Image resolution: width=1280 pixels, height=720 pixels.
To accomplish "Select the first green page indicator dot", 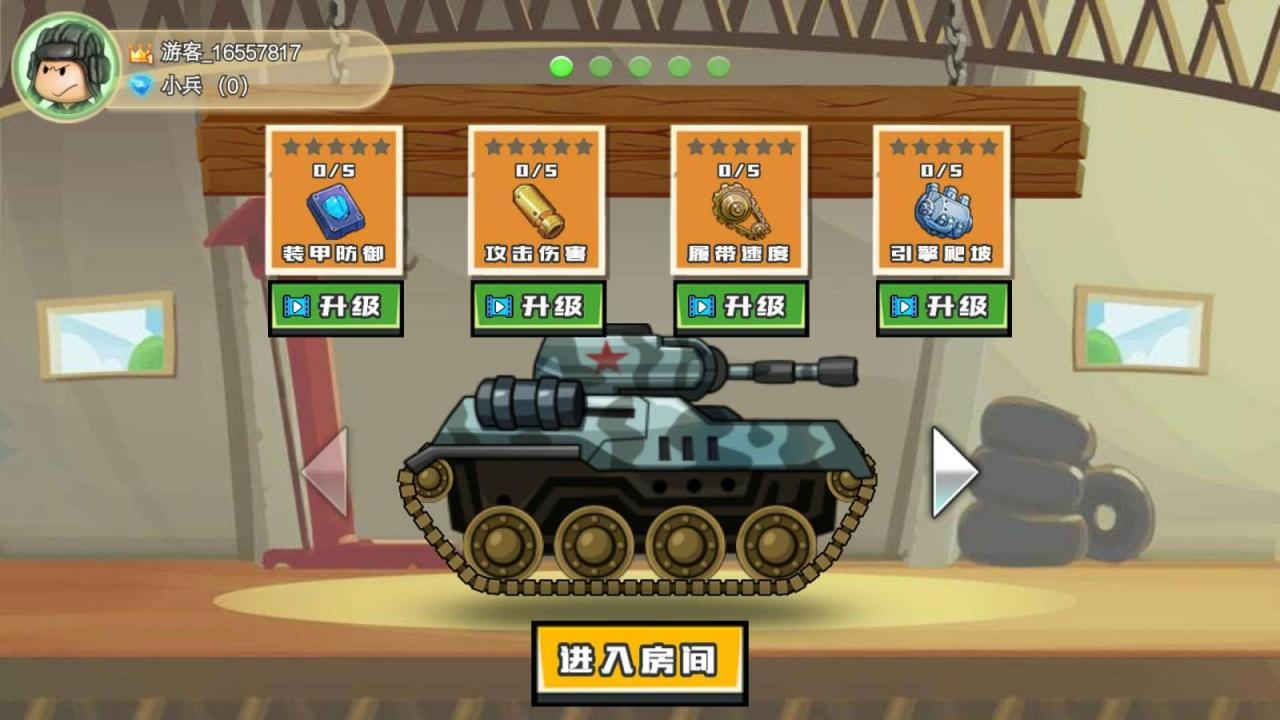I will click(x=563, y=68).
